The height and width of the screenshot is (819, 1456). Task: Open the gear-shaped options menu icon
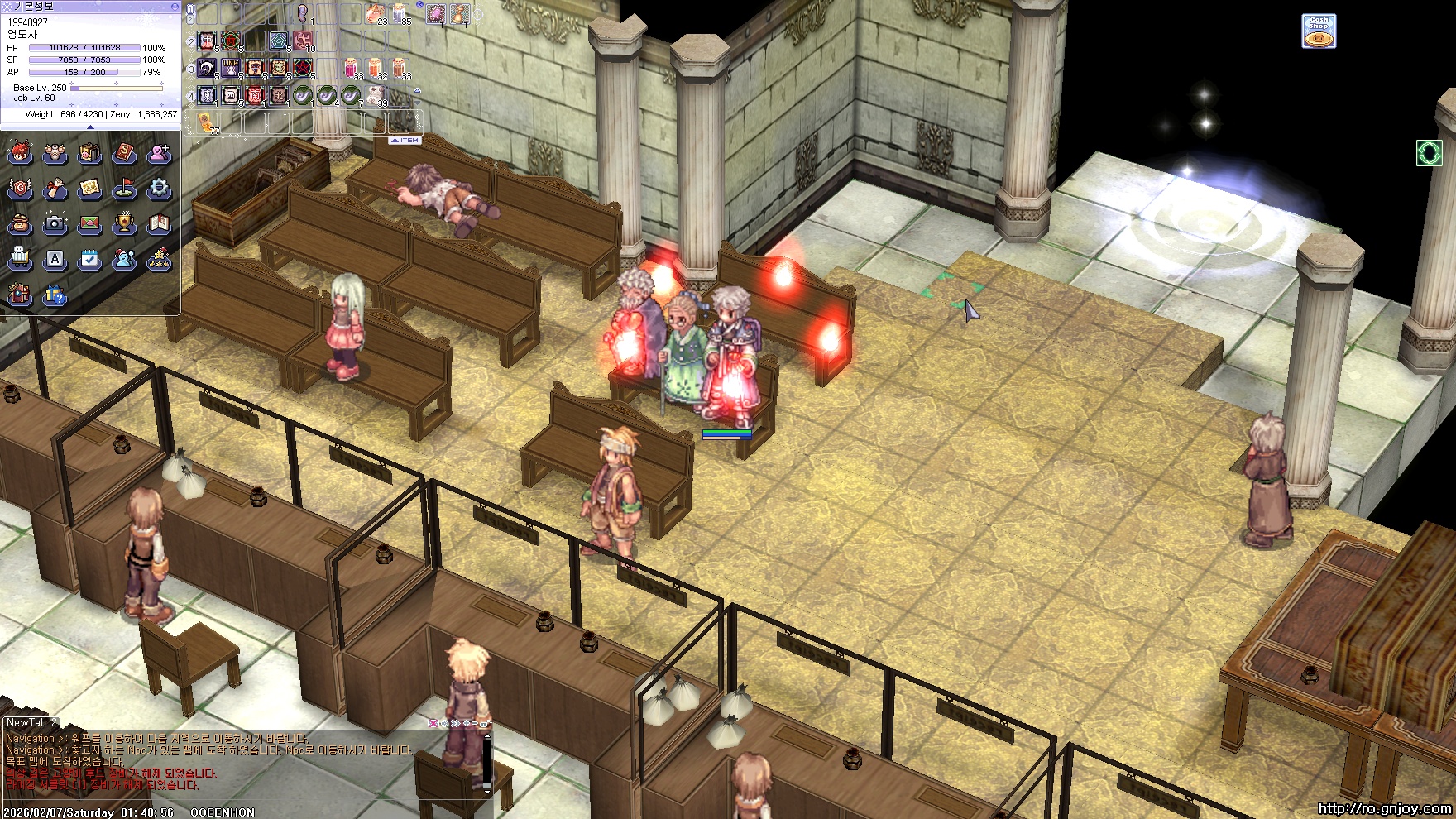tap(159, 189)
